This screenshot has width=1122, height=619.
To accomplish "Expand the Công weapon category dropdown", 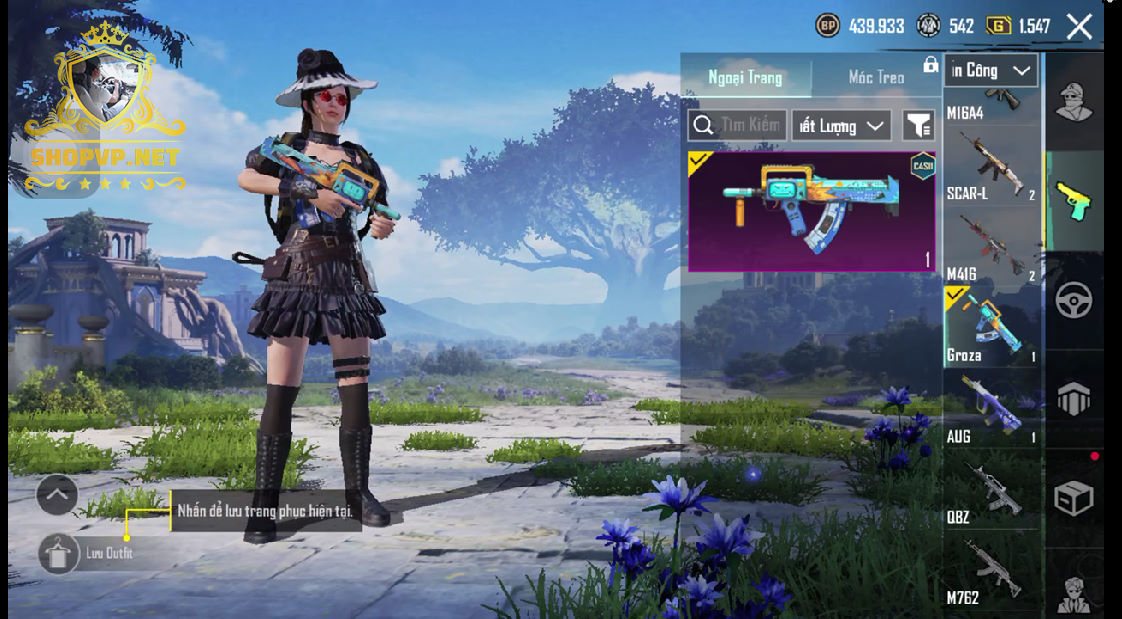I will pos(990,70).
